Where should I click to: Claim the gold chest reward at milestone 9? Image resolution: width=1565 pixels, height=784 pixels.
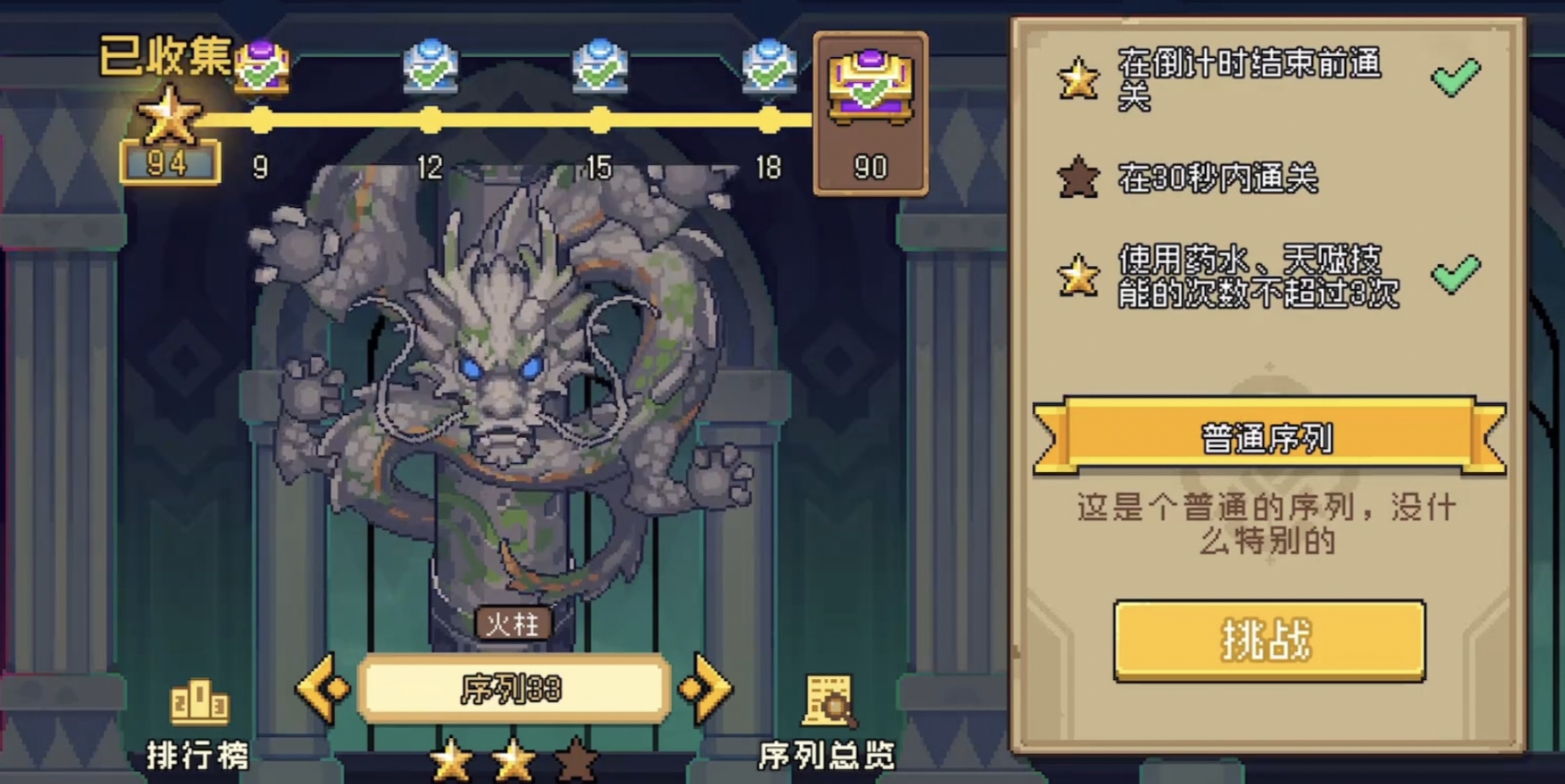[x=261, y=66]
